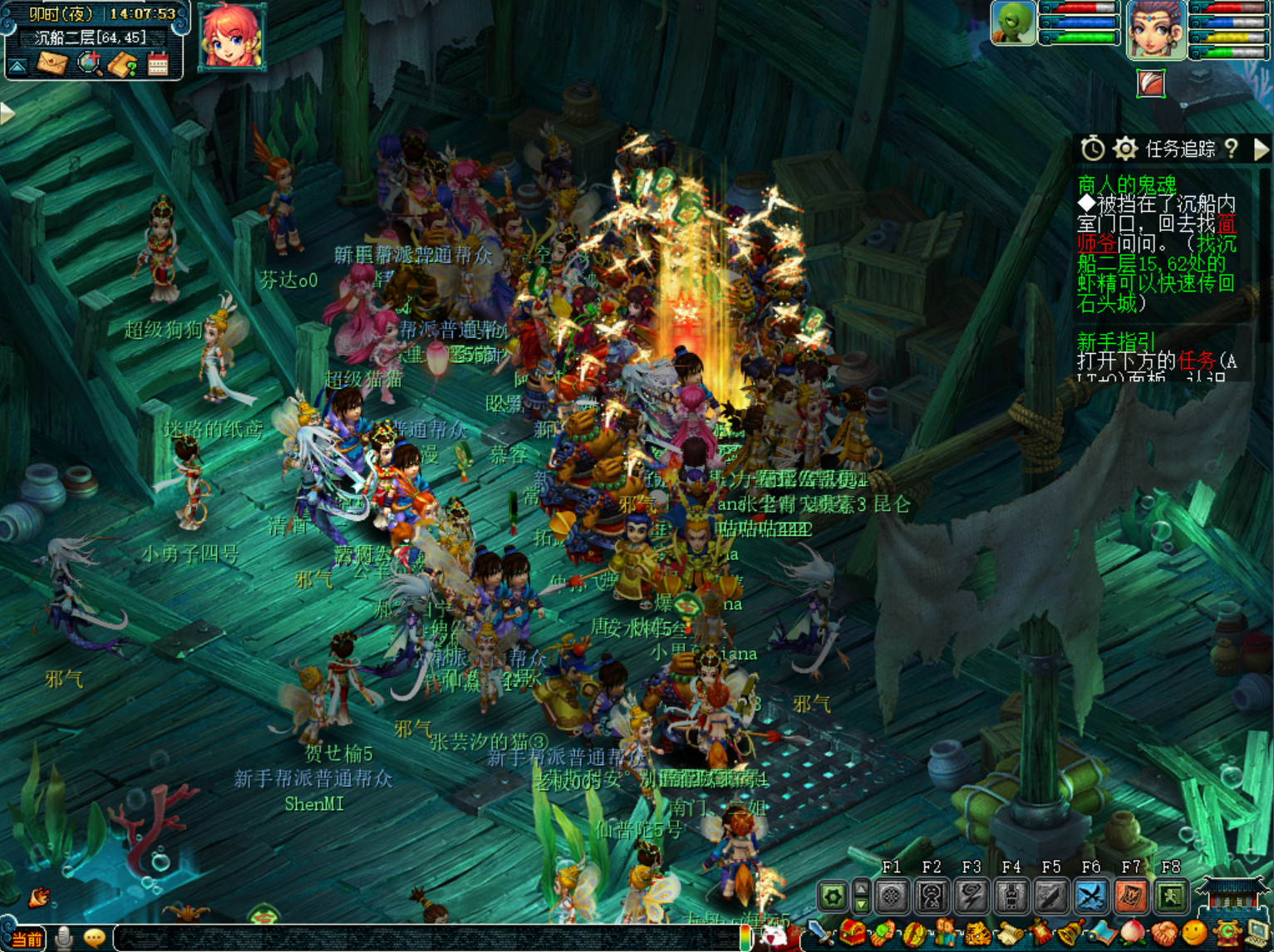Collapse the quest tracker panel arrow
Screen dimensions: 1274x952
click(x=1262, y=149)
